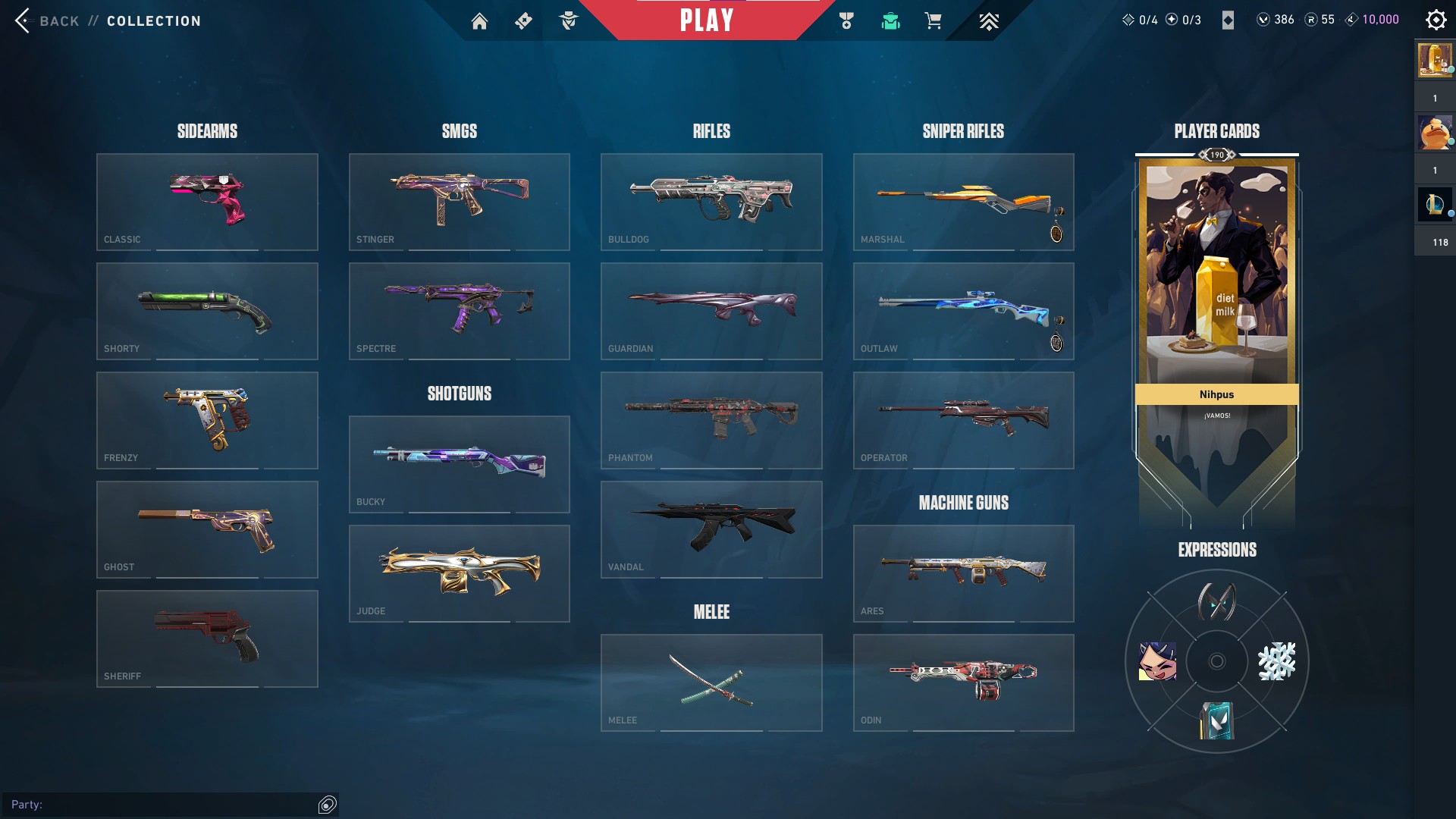Open the Melee weapon slot

pyautogui.click(x=711, y=682)
